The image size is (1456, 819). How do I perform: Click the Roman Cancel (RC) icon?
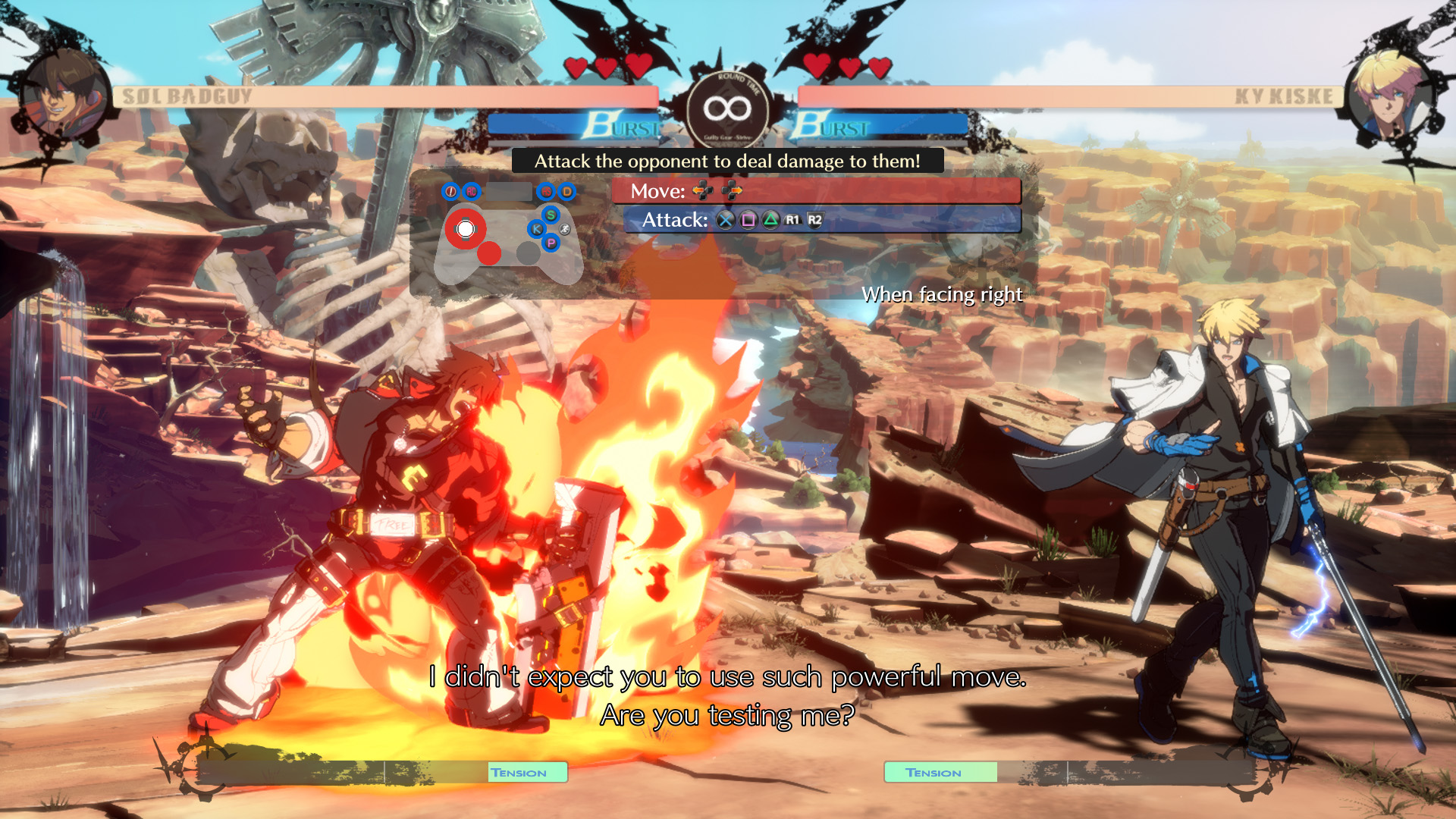click(x=471, y=191)
